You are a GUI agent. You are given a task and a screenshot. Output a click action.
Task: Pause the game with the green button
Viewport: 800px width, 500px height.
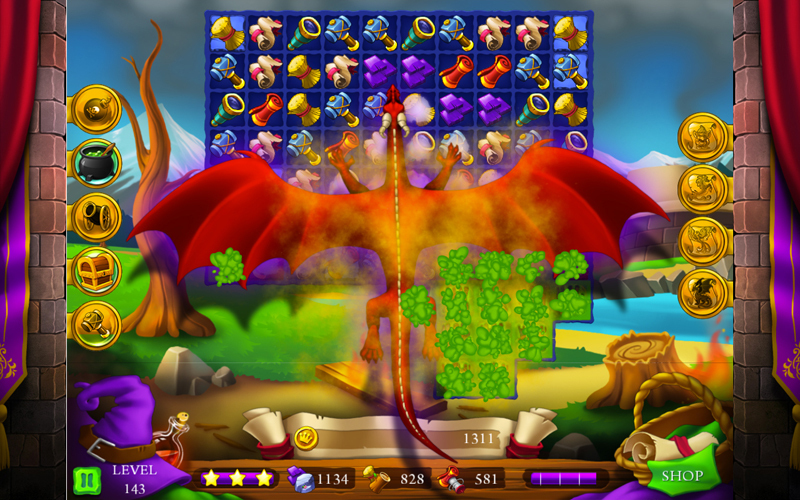86,478
